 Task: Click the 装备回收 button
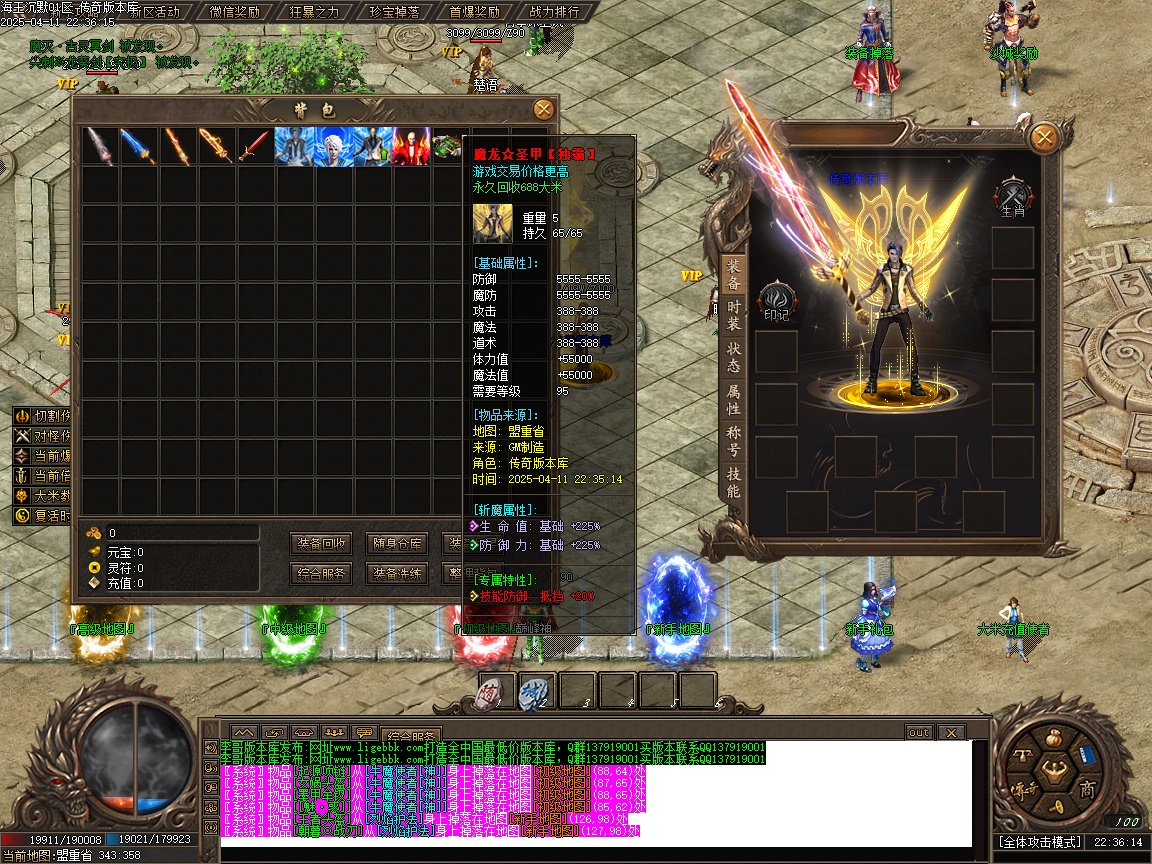coord(322,544)
